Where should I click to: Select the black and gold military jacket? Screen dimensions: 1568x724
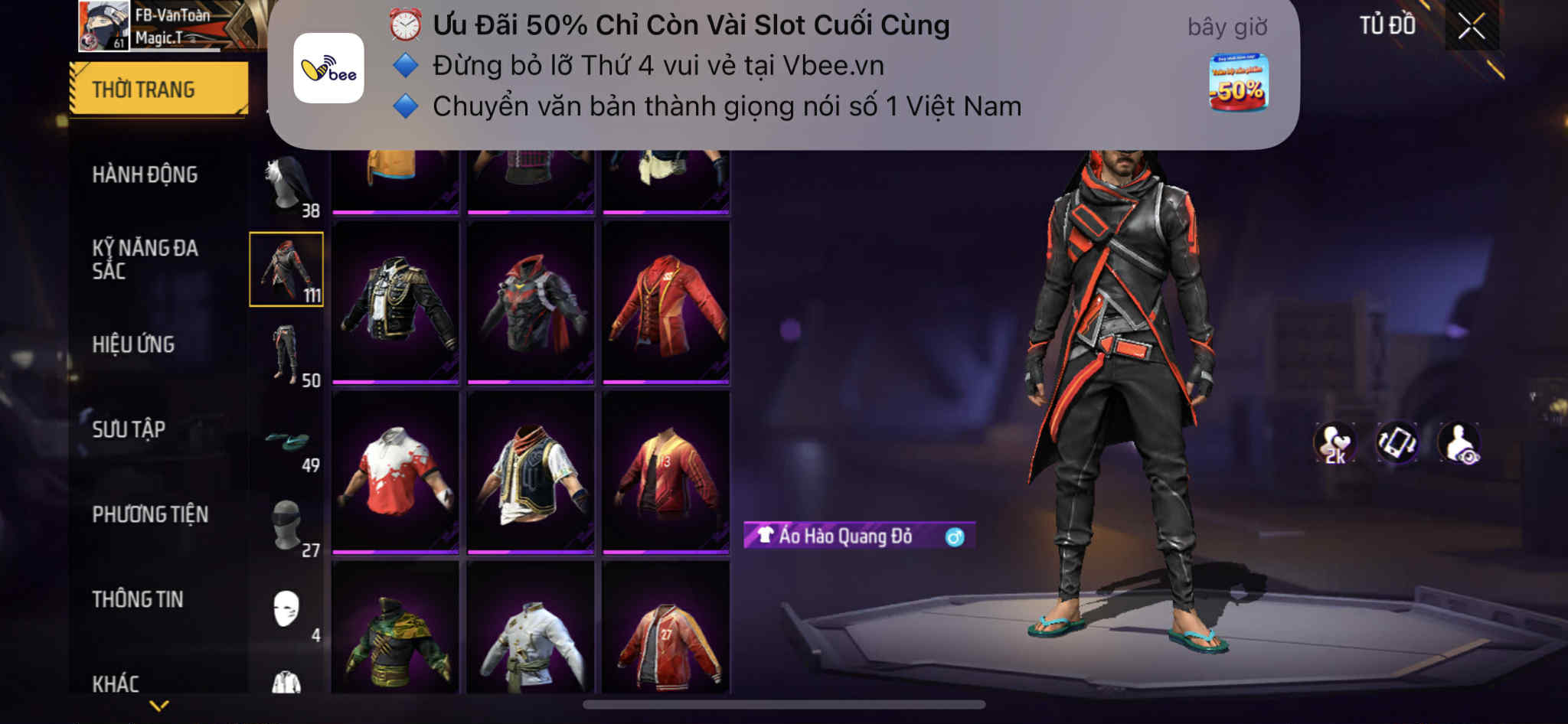(395, 302)
